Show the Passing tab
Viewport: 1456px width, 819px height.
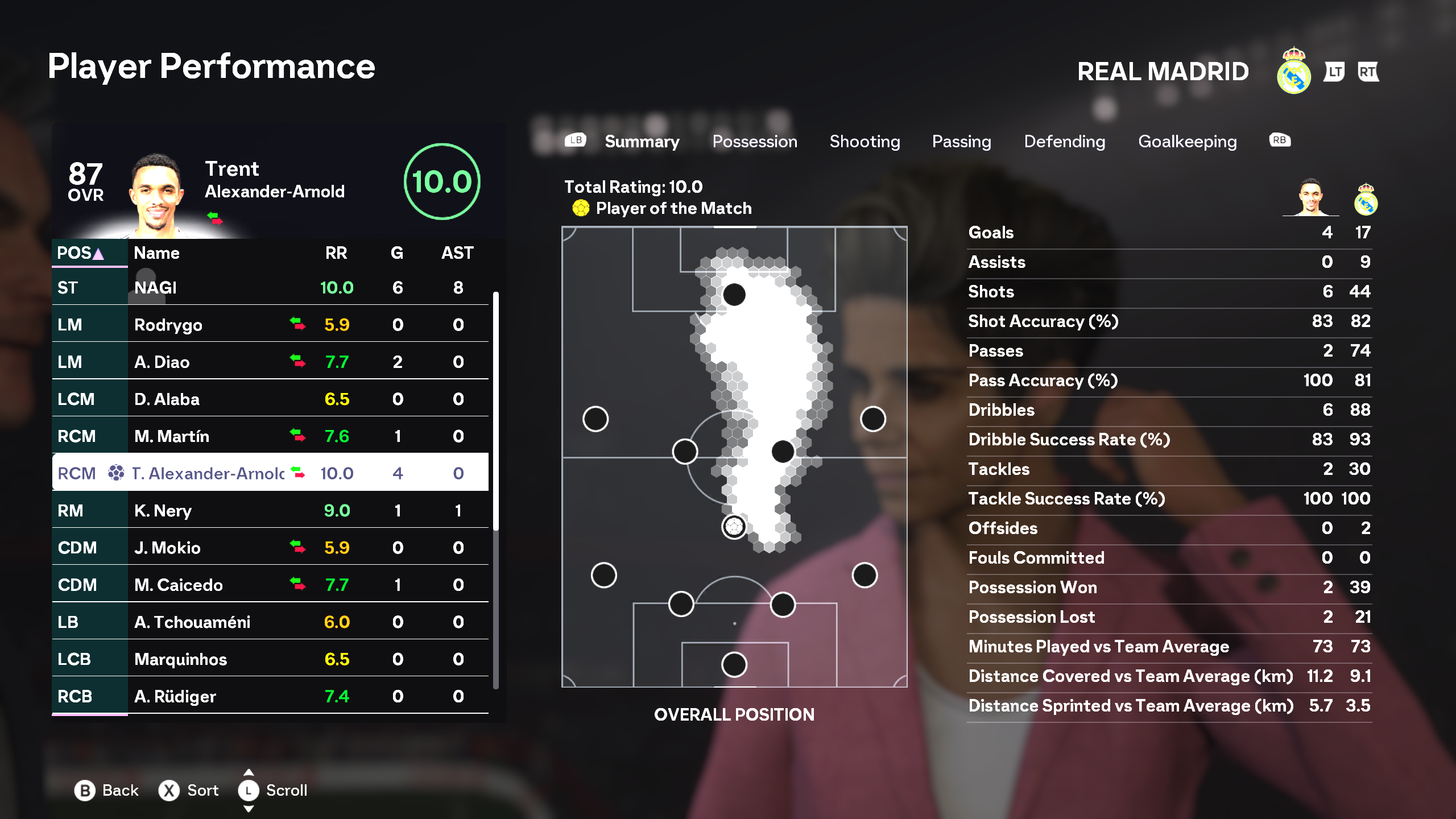coord(961,142)
